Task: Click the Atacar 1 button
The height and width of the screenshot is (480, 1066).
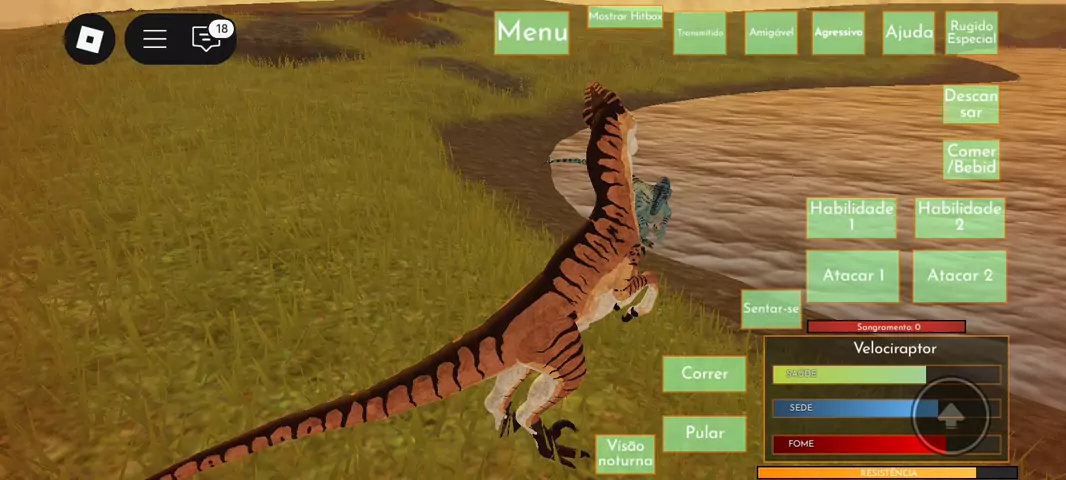Action: pos(853,276)
